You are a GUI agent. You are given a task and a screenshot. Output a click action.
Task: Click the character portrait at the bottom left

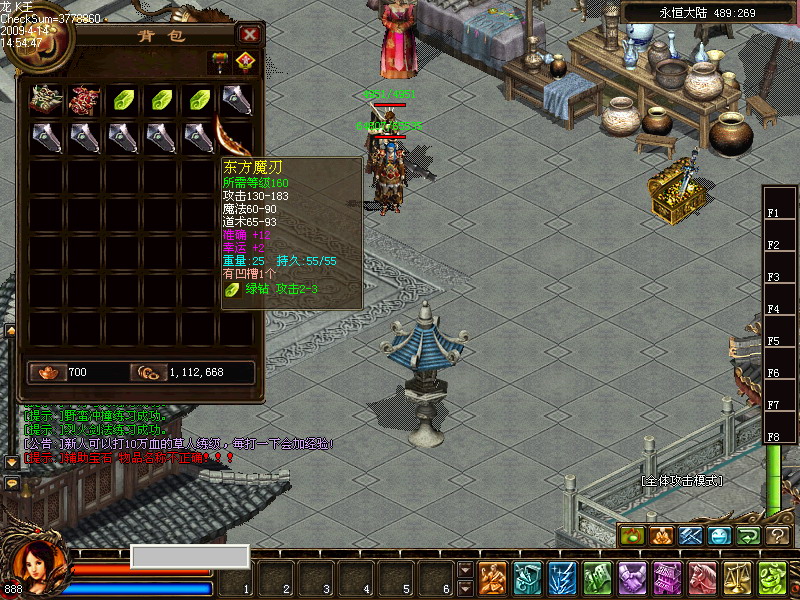(x=38, y=565)
